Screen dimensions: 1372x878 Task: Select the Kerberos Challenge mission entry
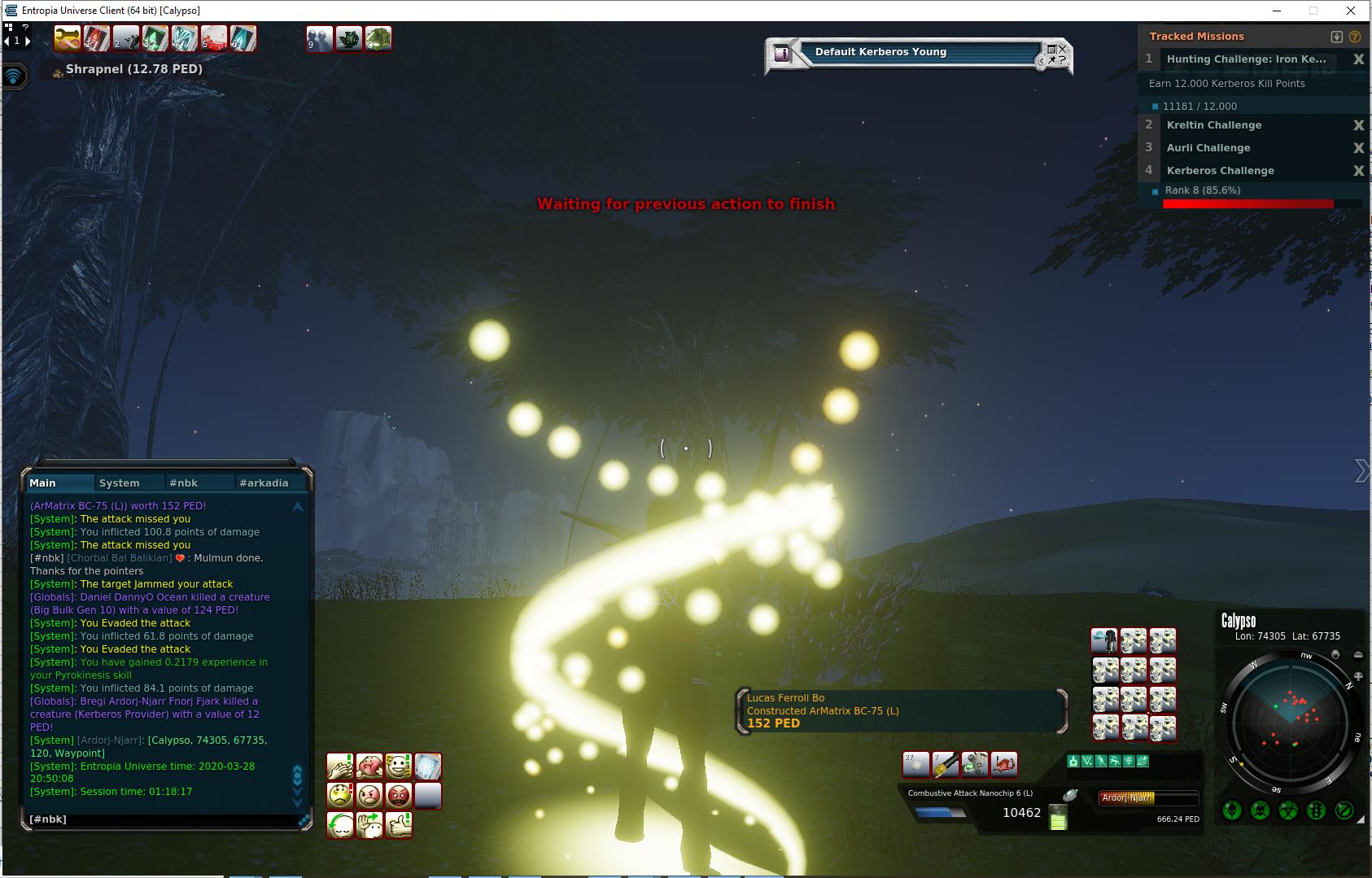[1220, 171]
